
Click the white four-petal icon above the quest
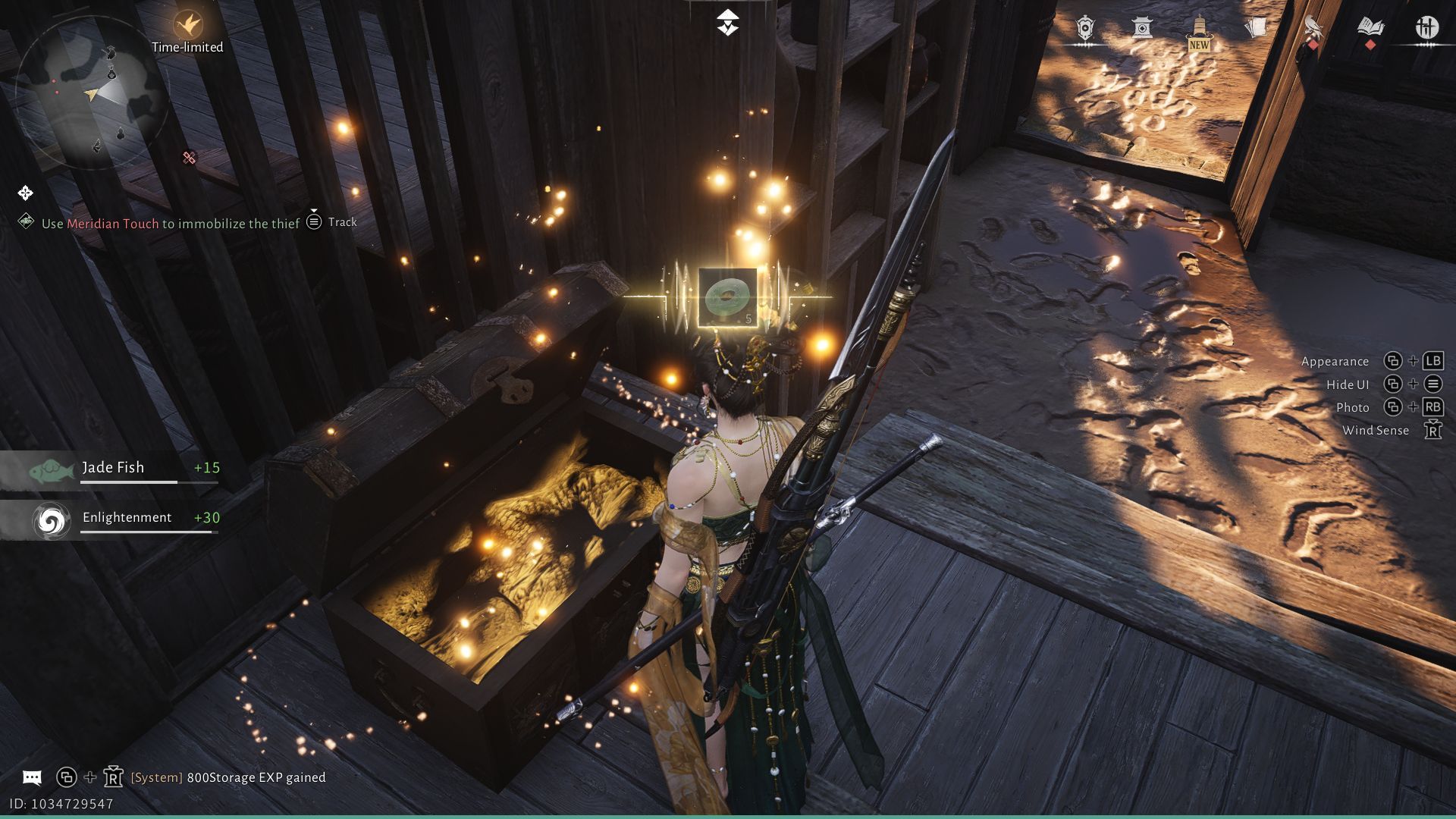25,193
